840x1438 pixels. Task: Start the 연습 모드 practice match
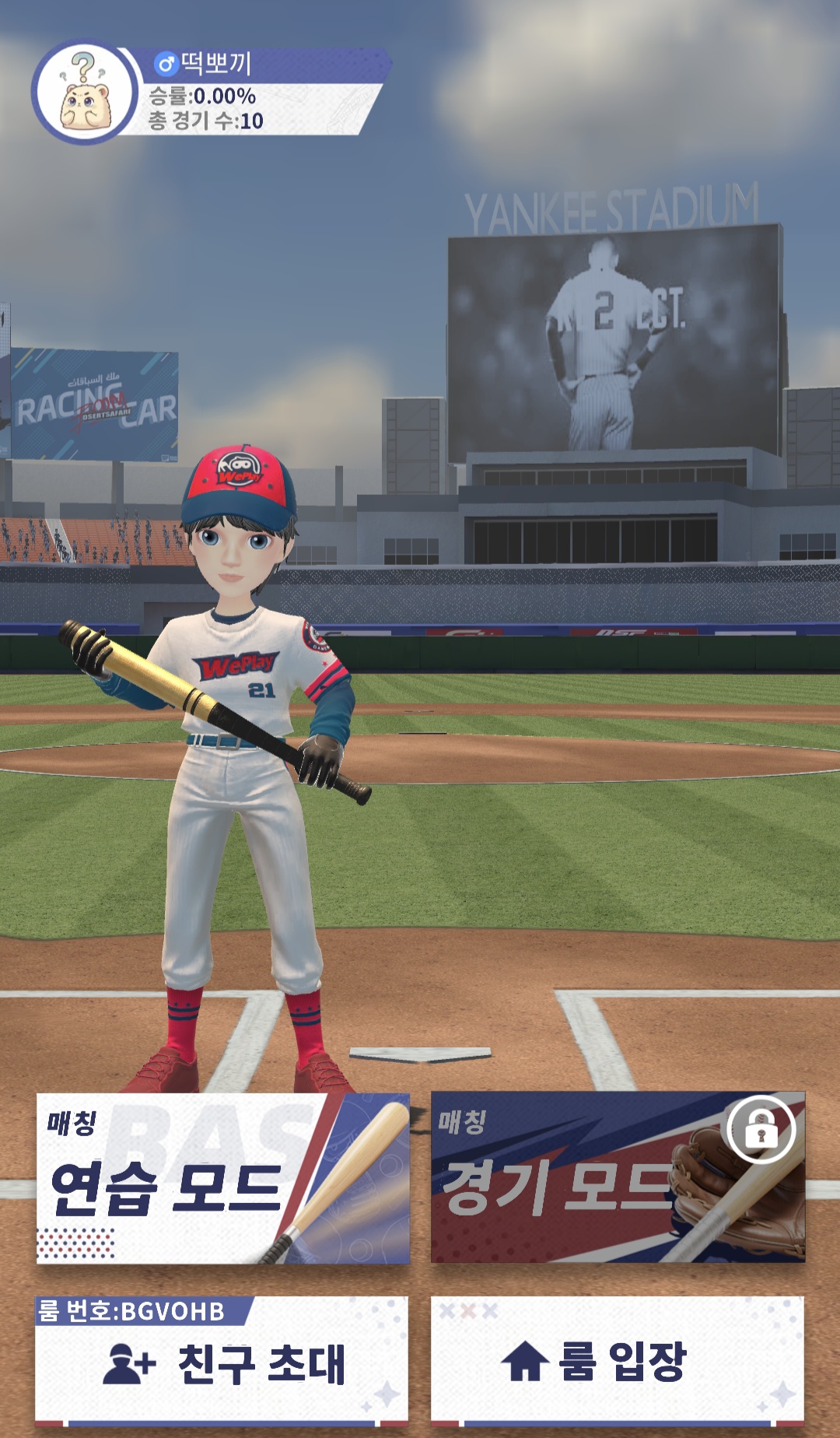click(x=222, y=1178)
